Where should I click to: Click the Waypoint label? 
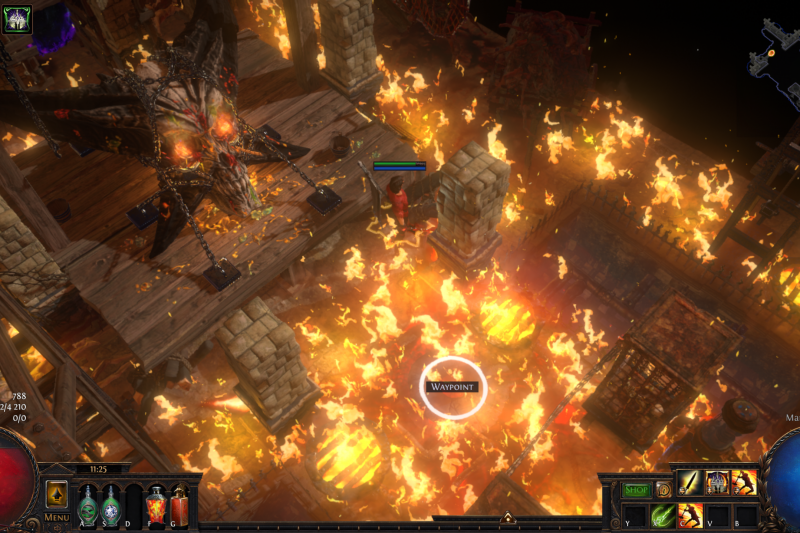[x=453, y=387]
